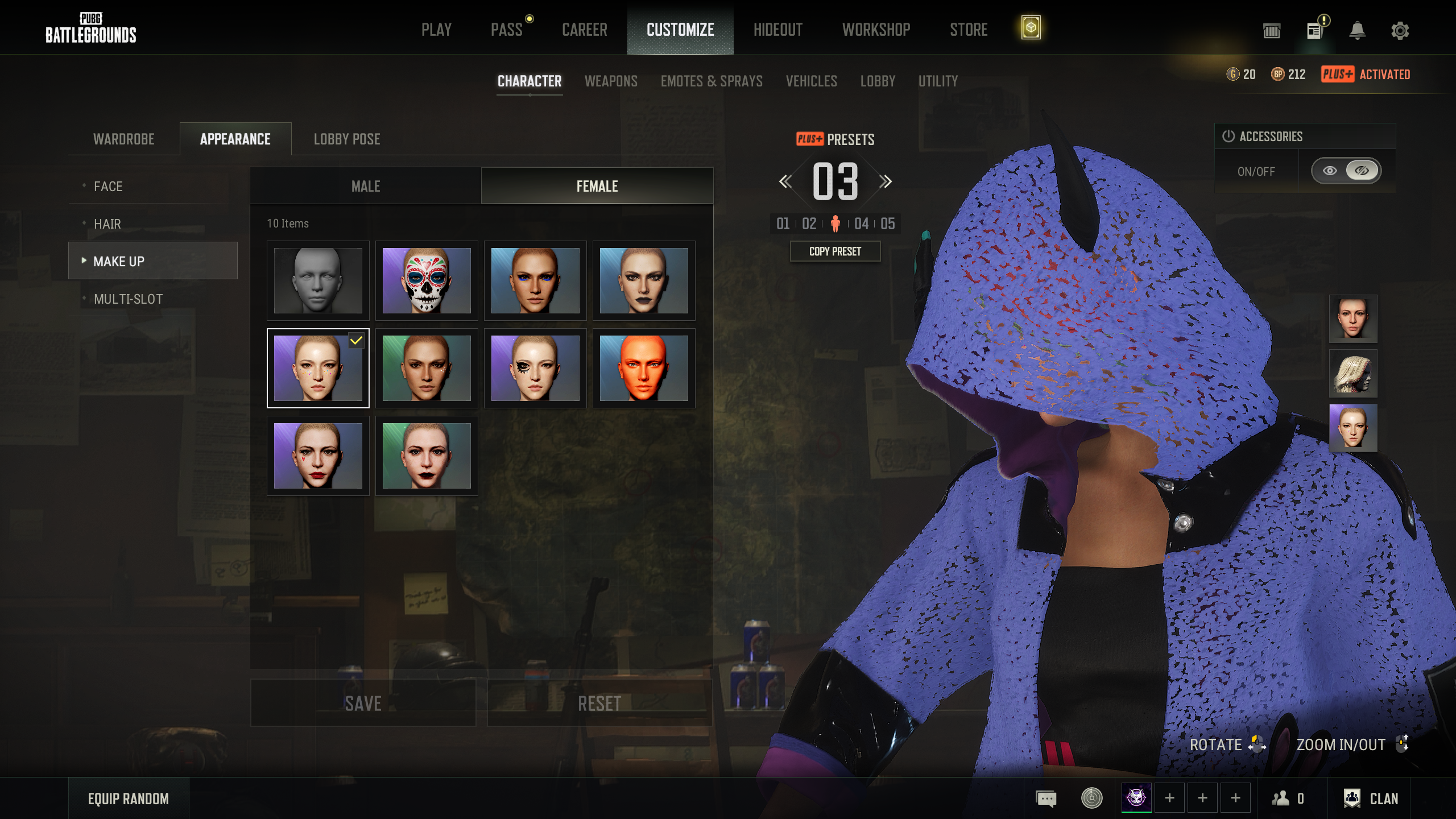The width and height of the screenshot is (1456, 819).
Task: Show notifications with the bell icon
Action: point(1357,31)
